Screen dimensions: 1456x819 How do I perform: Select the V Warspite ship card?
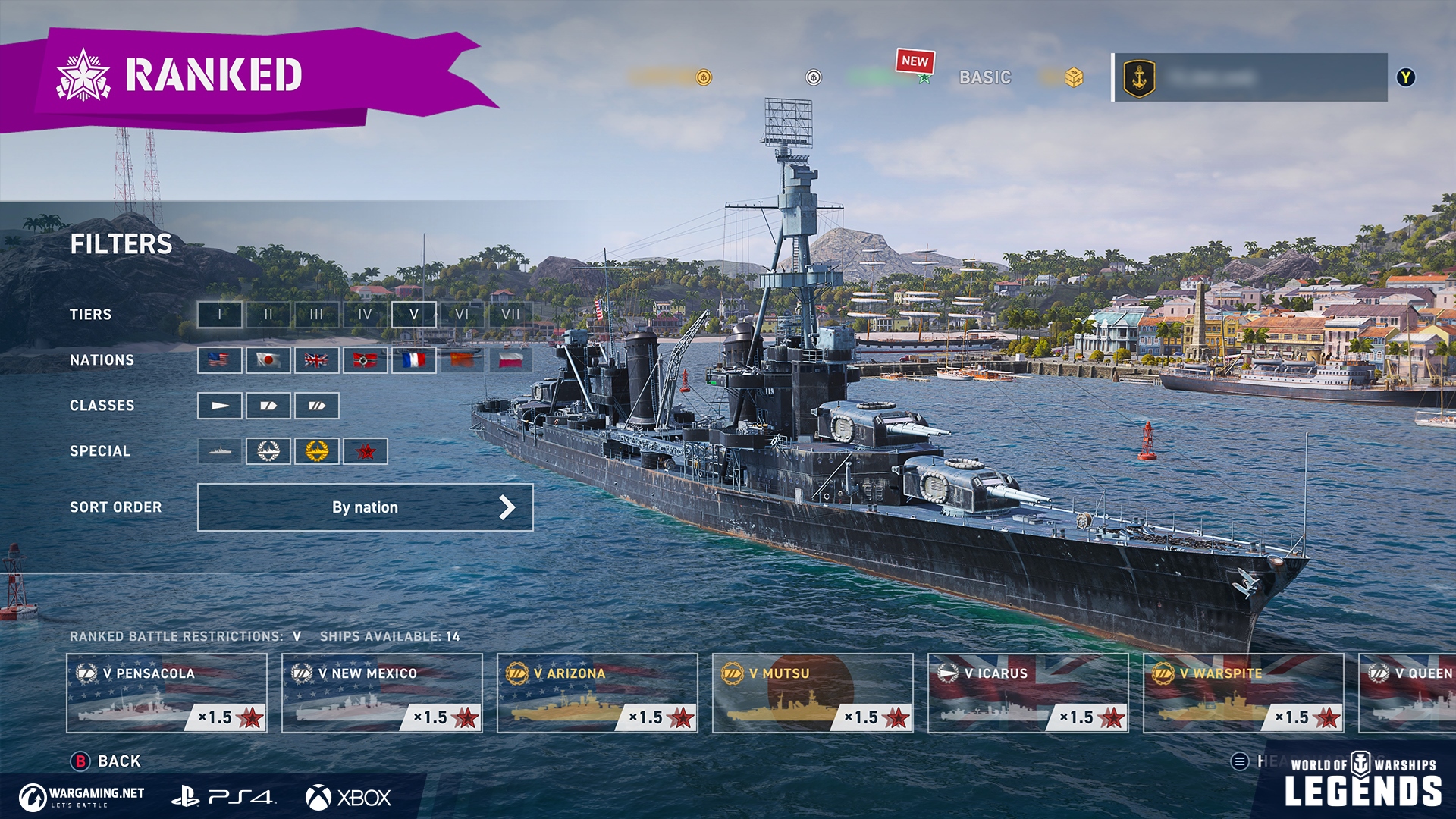click(1244, 693)
